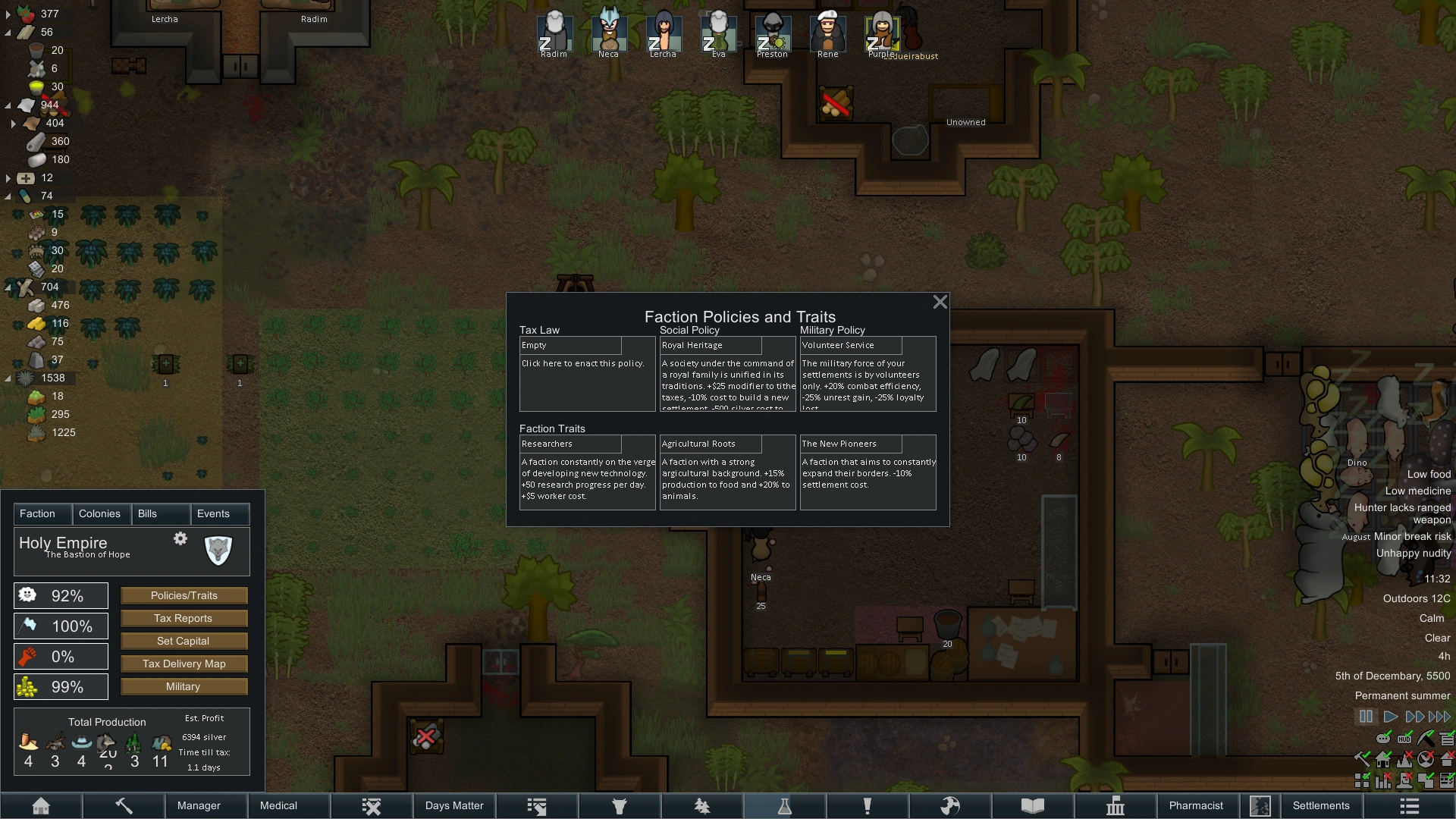1456x819 pixels.
Task: Open the Holy Empire faction settings gear
Action: (x=180, y=538)
